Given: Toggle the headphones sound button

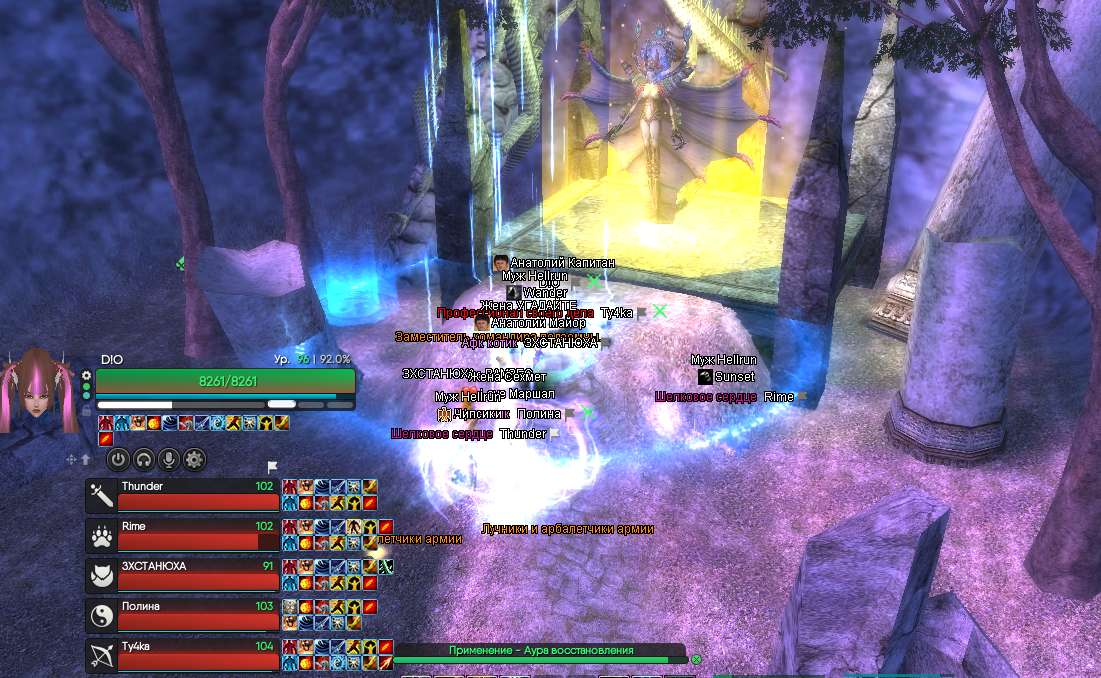Looking at the screenshot, I should 144,459.
